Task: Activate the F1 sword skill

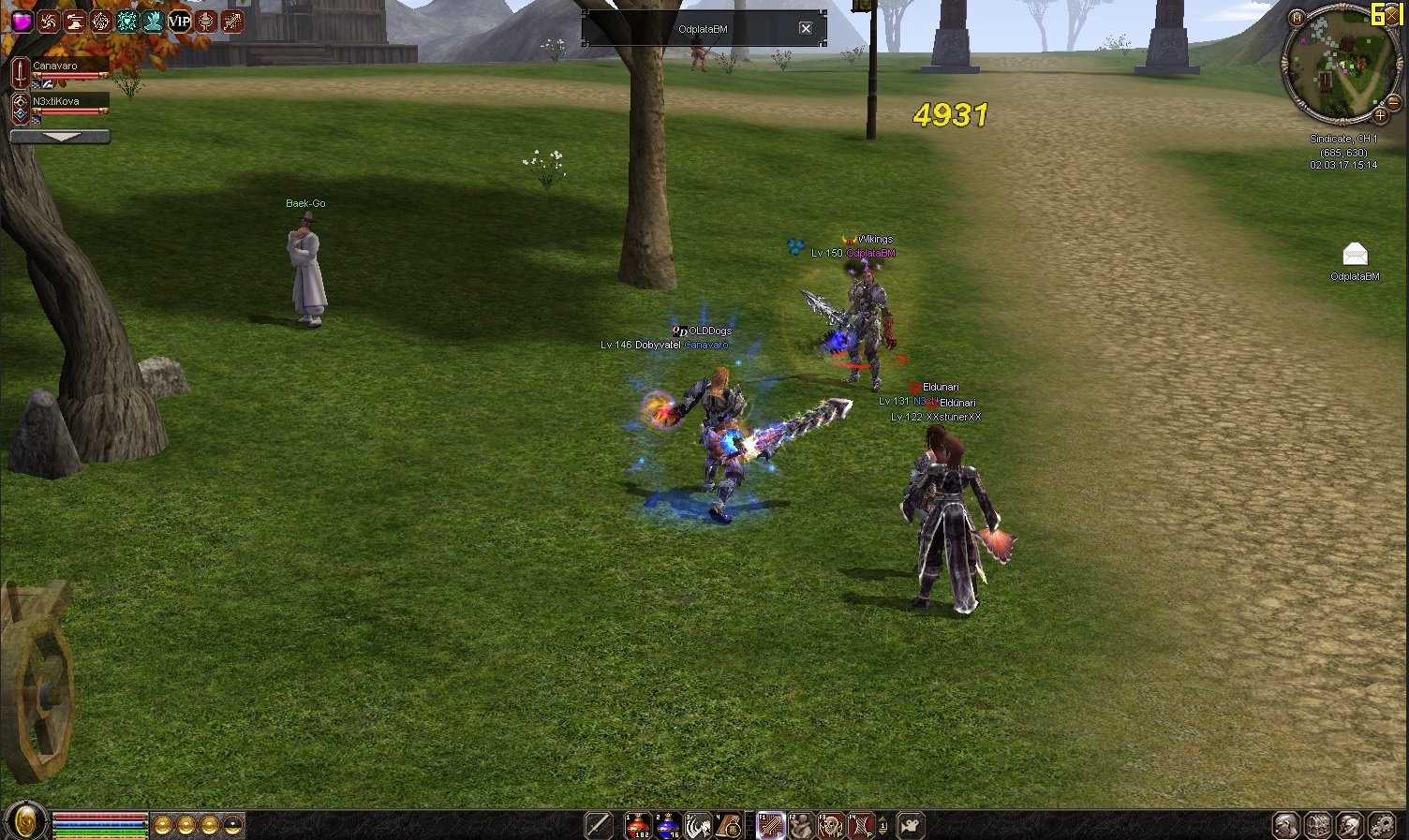Action: (x=770, y=825)
